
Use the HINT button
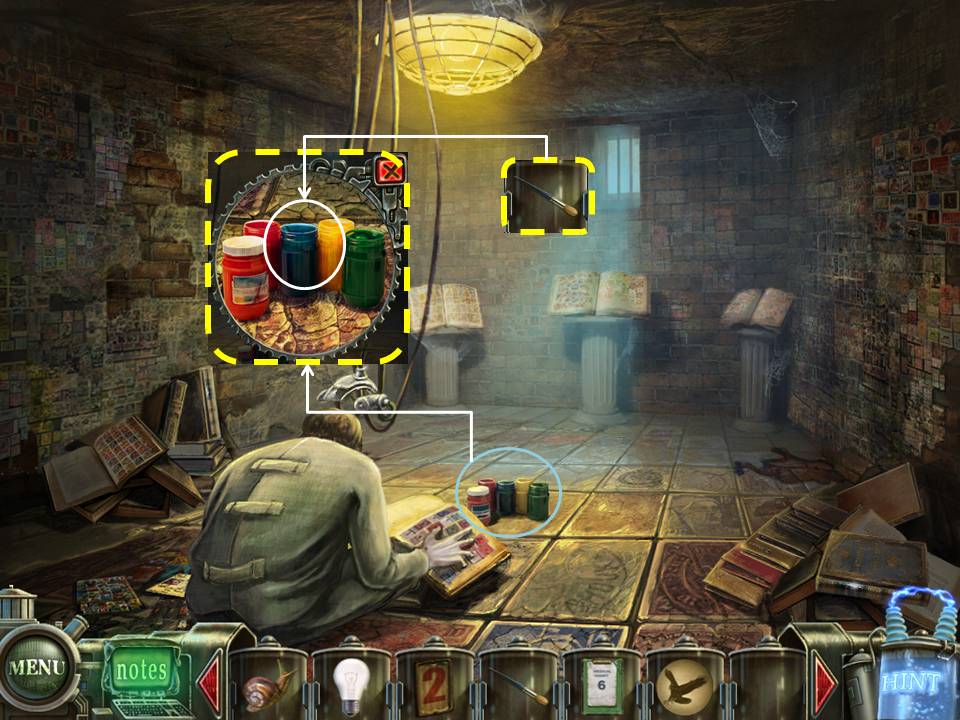pos(910,684)
